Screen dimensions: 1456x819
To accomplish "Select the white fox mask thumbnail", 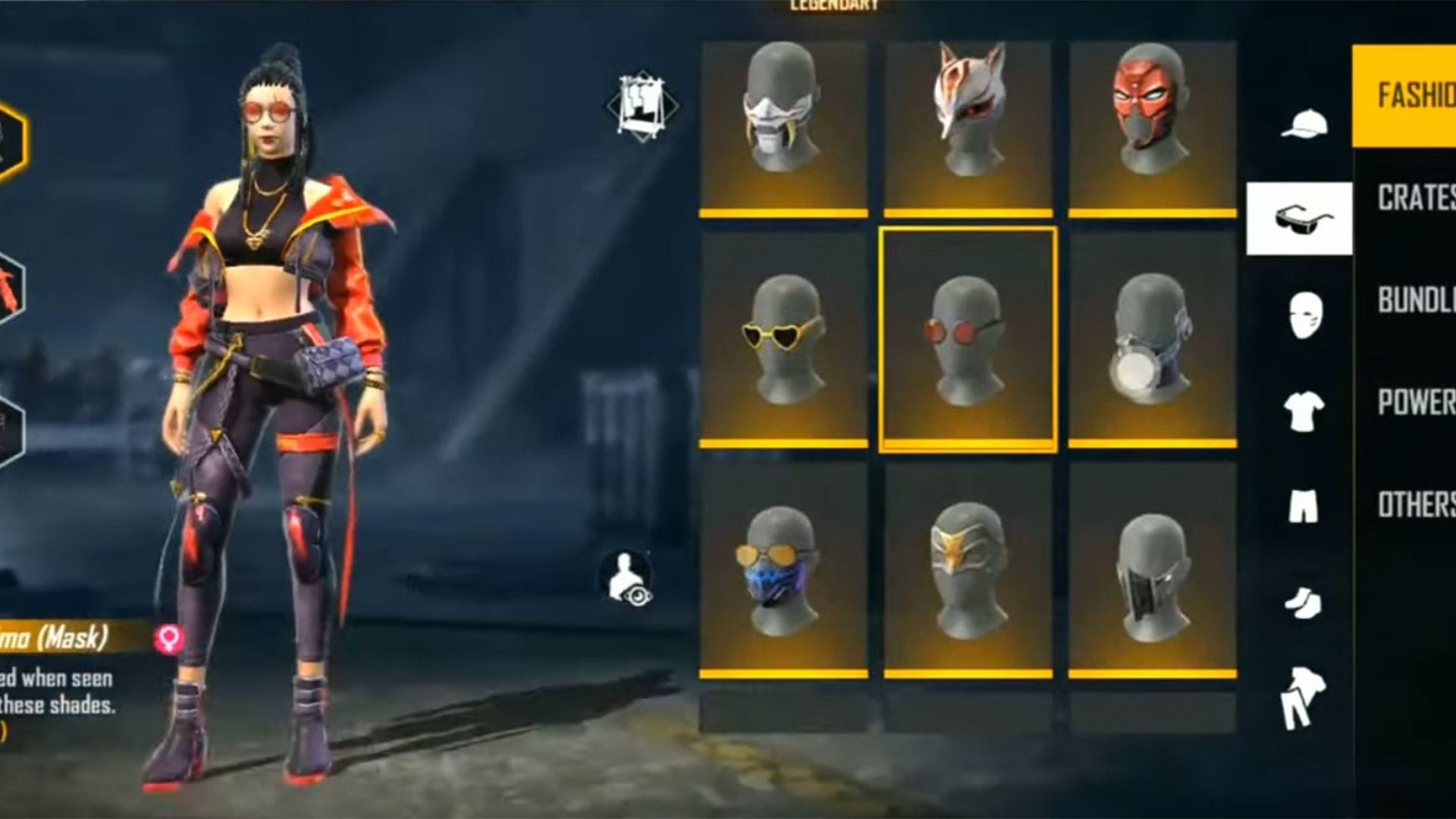I will click(968, 114).
